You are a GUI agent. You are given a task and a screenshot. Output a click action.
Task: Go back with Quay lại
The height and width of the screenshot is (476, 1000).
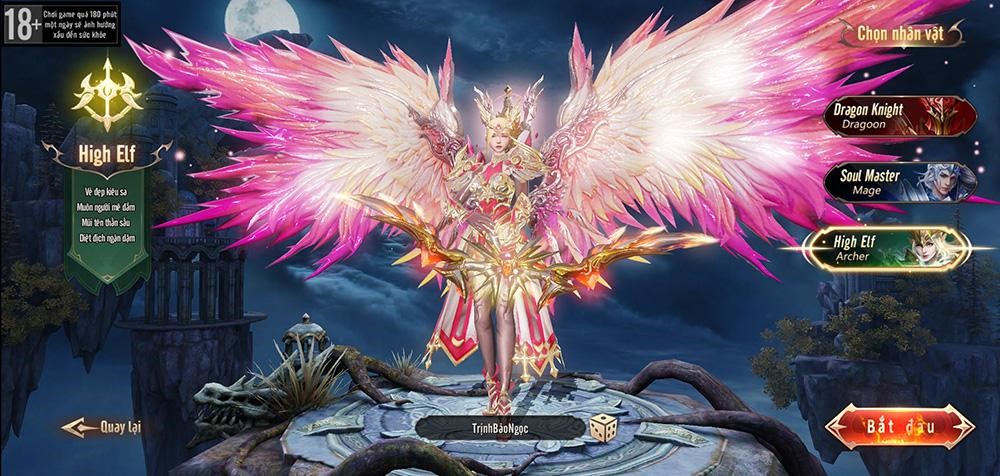[103, 427]
